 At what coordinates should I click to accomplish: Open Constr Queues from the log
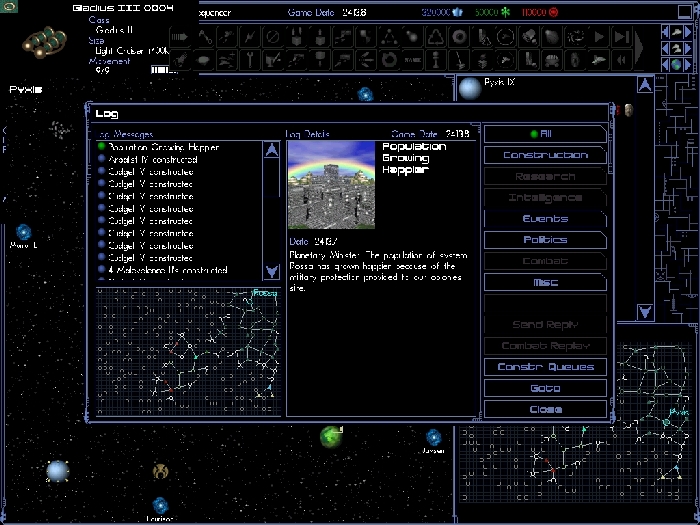[545, 367]
